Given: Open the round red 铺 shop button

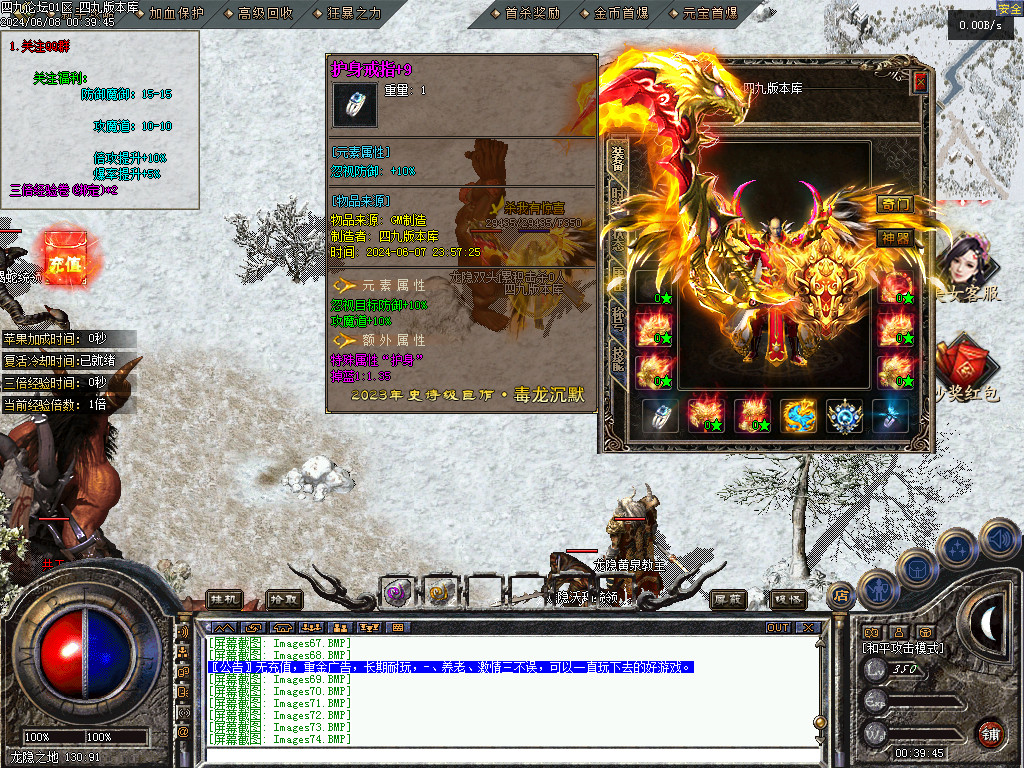Looking at the screenshot, I should coord(990,732).
